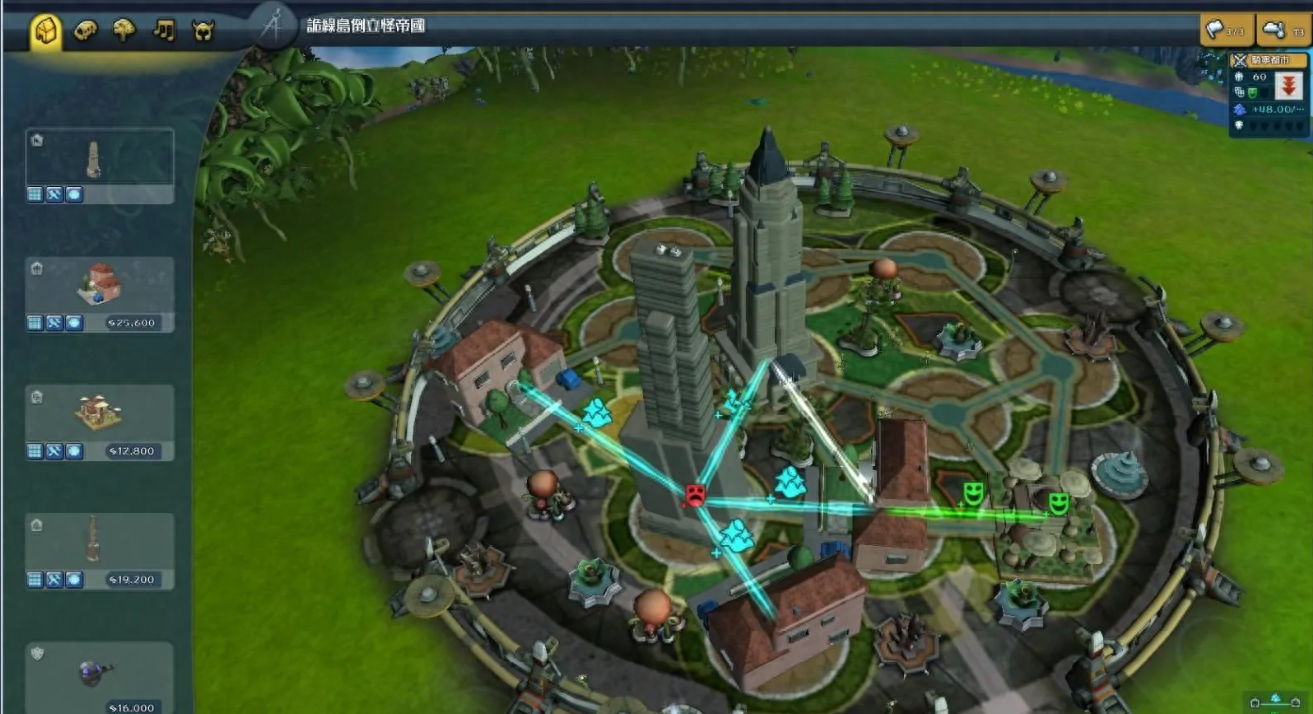Click the hammer tools icon under the 12,800 building
This screenshot has height=714, width=1313.
[x=54, y=451]
